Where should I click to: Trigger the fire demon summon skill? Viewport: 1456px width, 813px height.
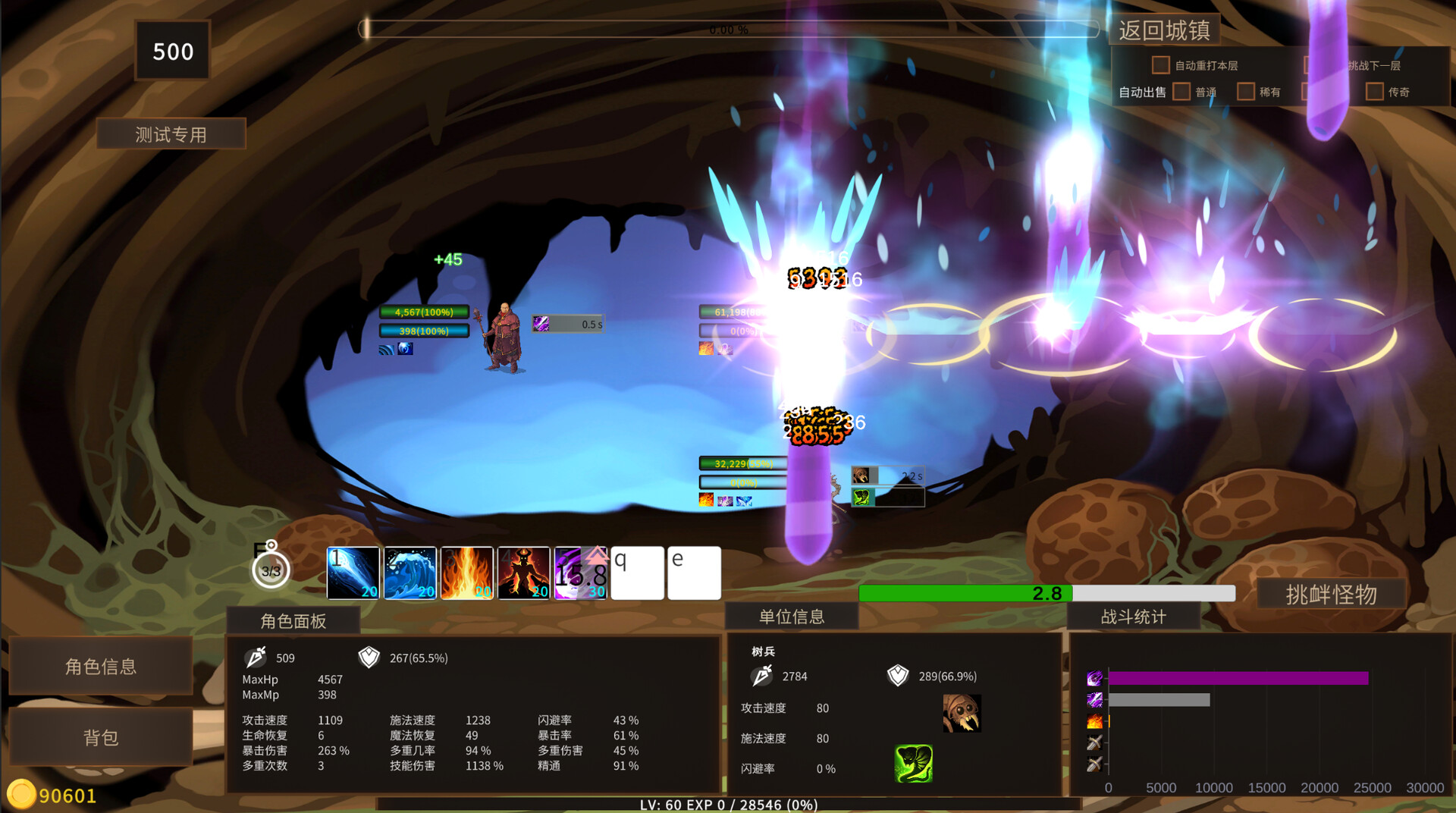(523, 573)
